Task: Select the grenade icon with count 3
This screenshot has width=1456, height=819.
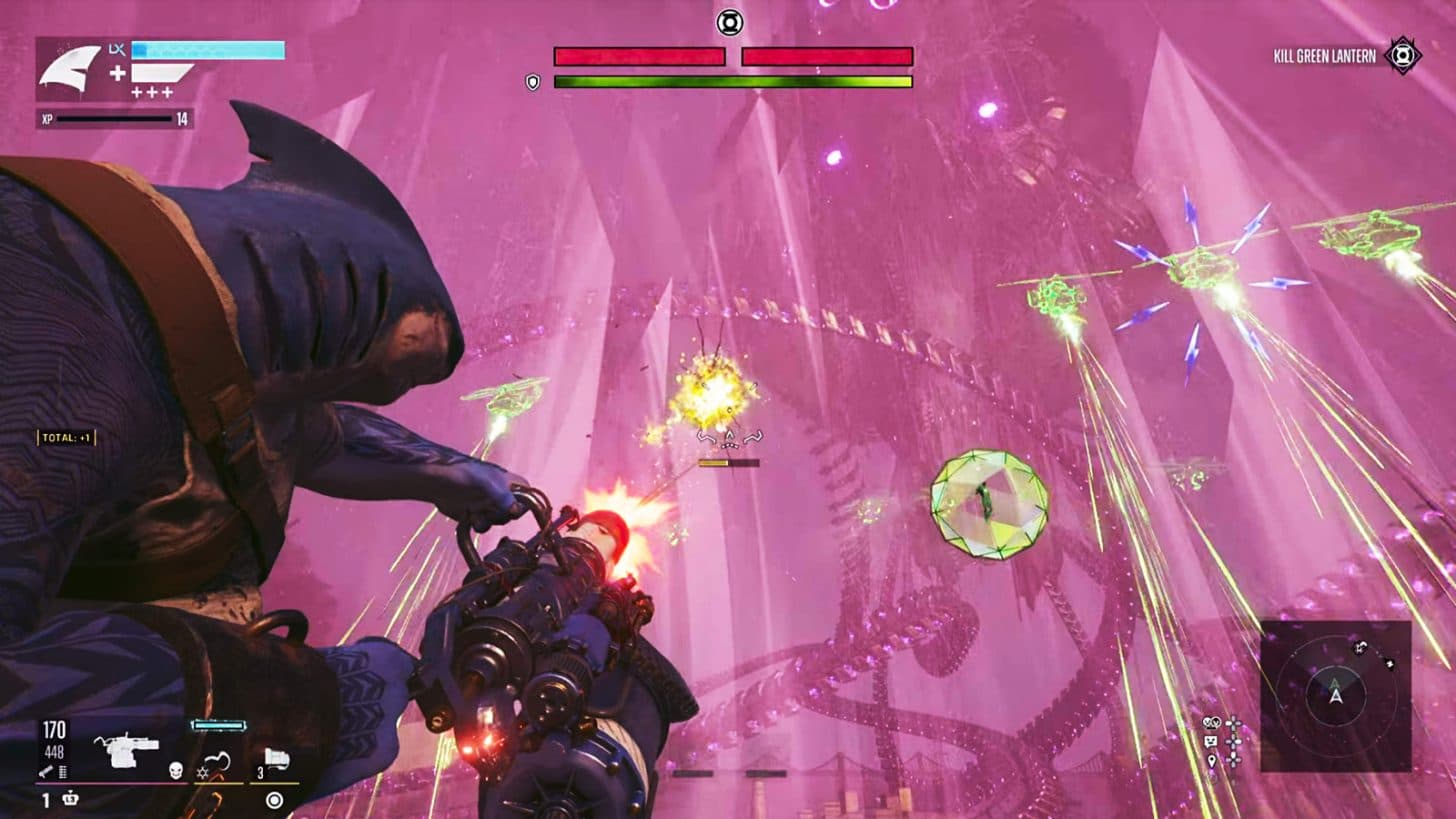Action: pyautogui.click(x=275, y=760)
